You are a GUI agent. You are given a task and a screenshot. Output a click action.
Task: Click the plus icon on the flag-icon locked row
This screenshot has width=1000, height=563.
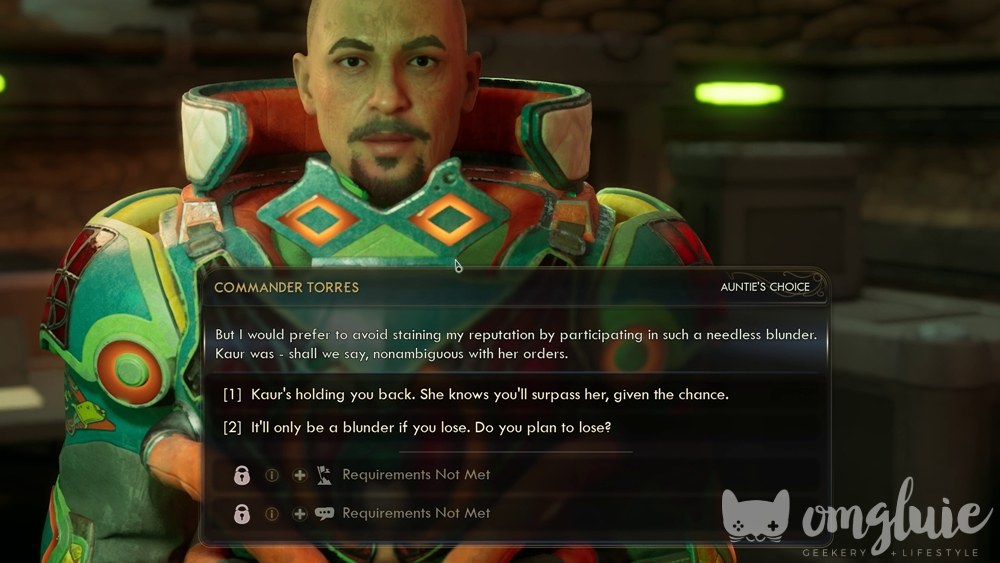299,475
